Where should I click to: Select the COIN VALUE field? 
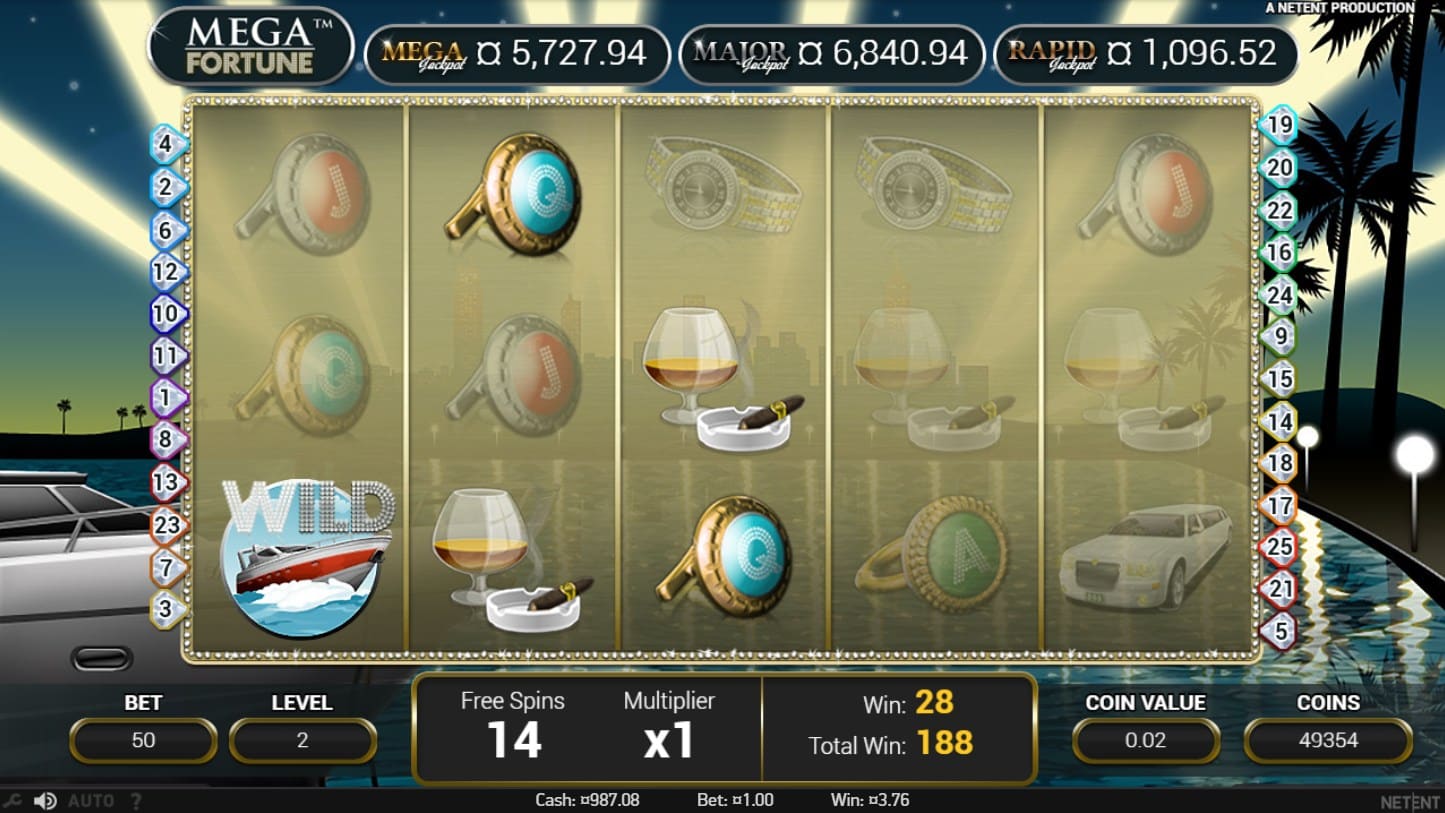point(1145,741)
